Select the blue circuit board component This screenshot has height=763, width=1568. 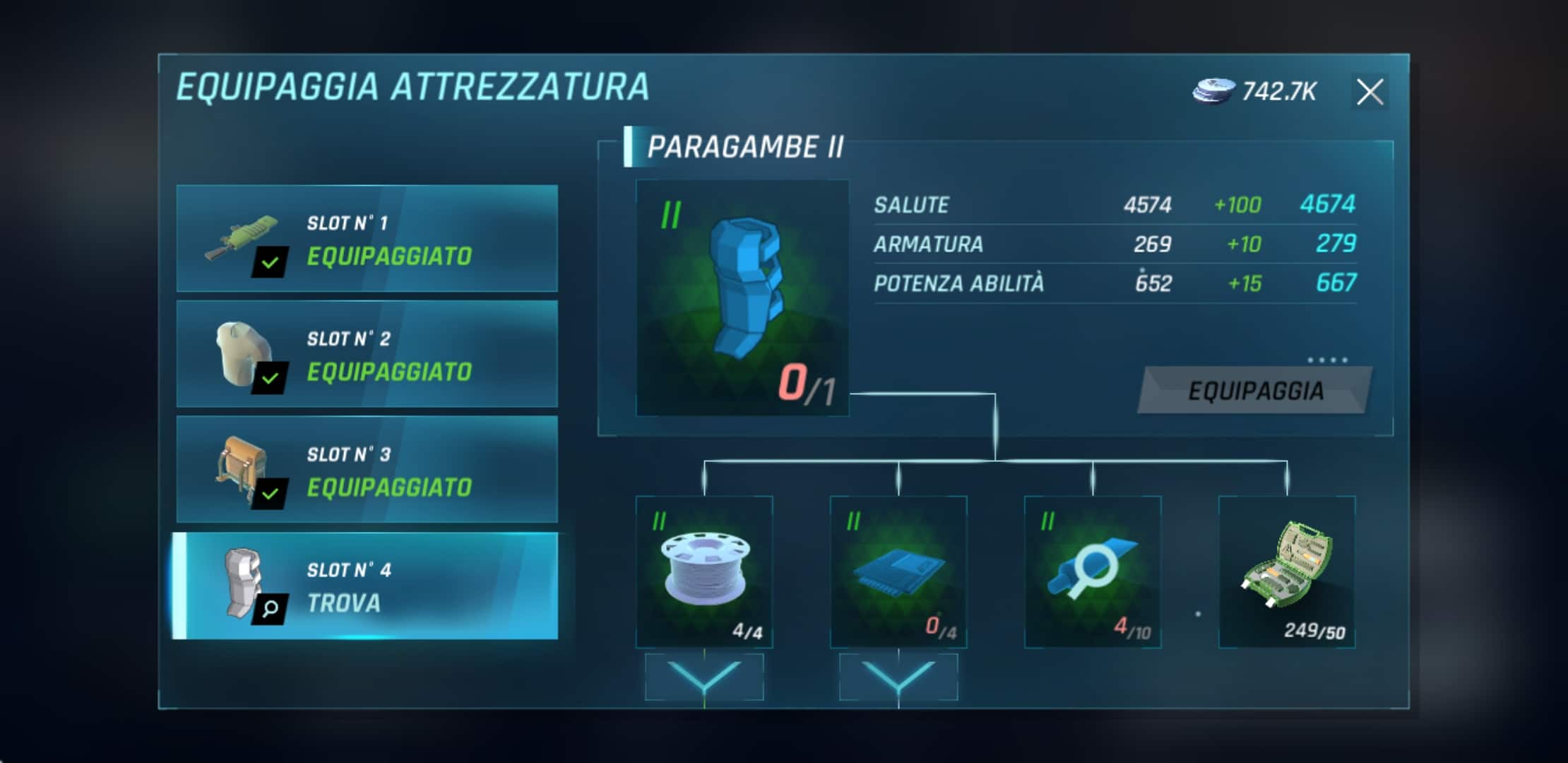(x=898, y=572)
